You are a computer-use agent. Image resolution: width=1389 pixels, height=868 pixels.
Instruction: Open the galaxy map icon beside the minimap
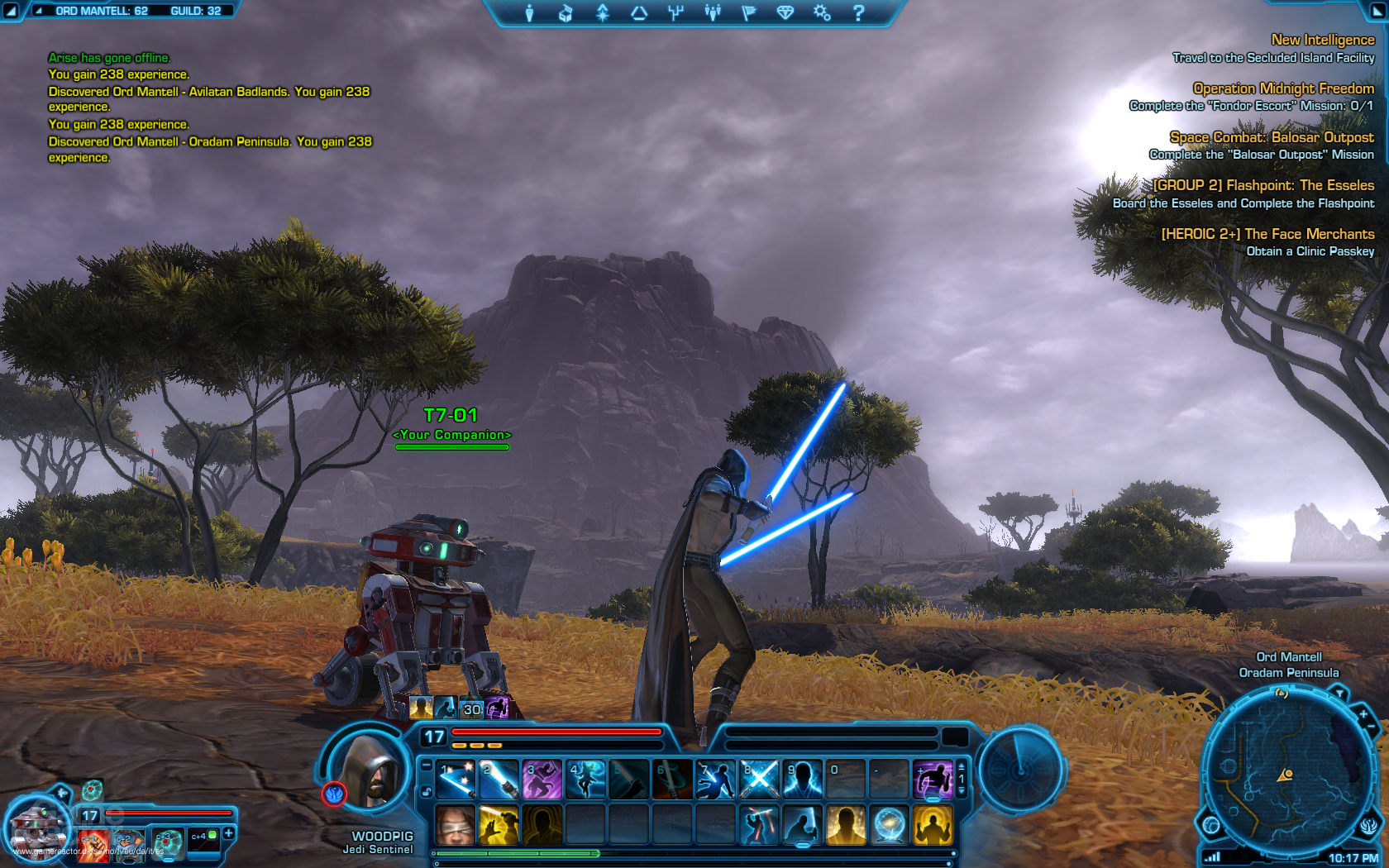click(1211, 825)
